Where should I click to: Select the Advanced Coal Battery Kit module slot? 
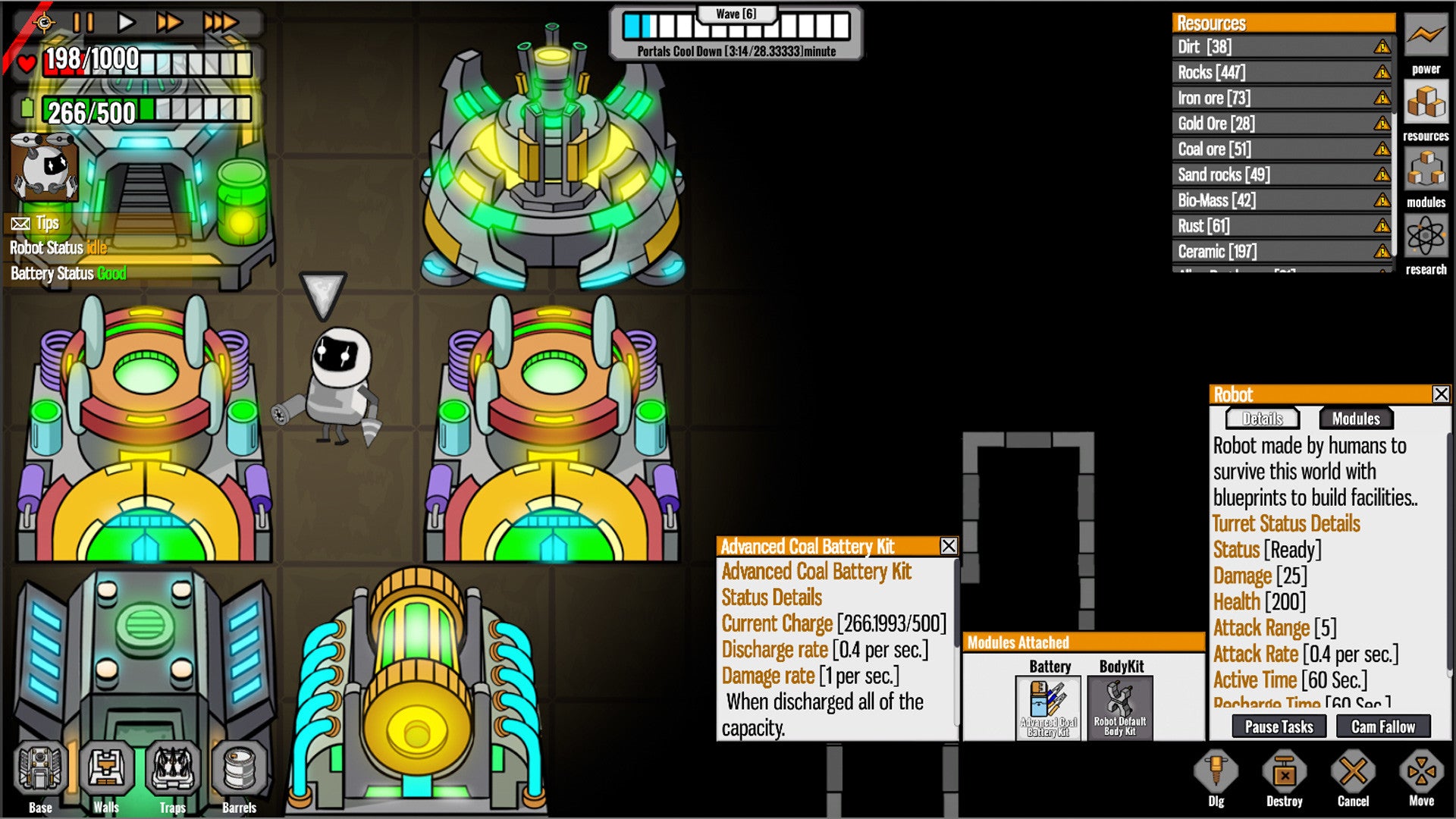pyautogui.click(x=1049, y=708)
